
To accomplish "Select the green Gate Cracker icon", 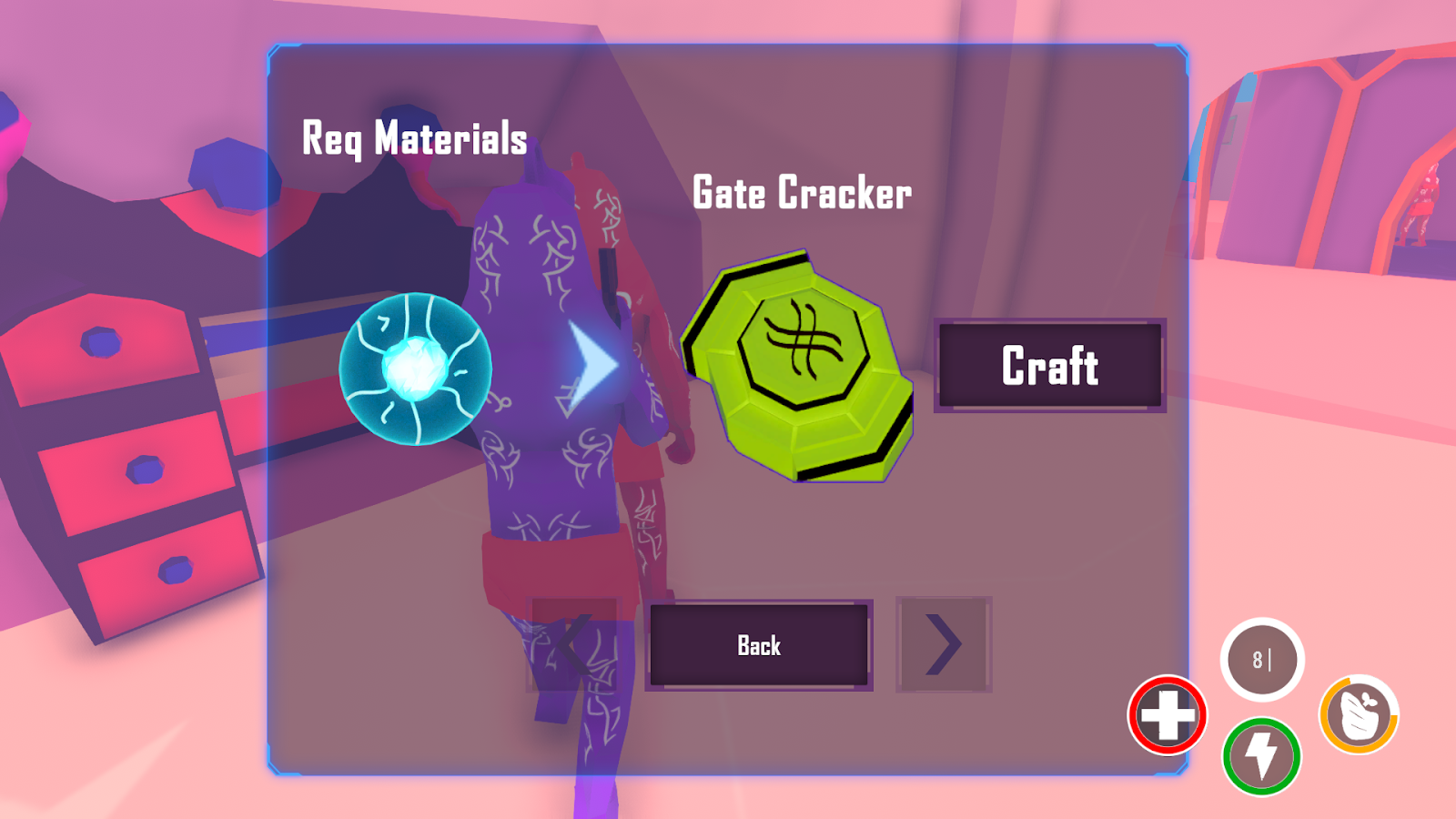I will pos(799,366).
